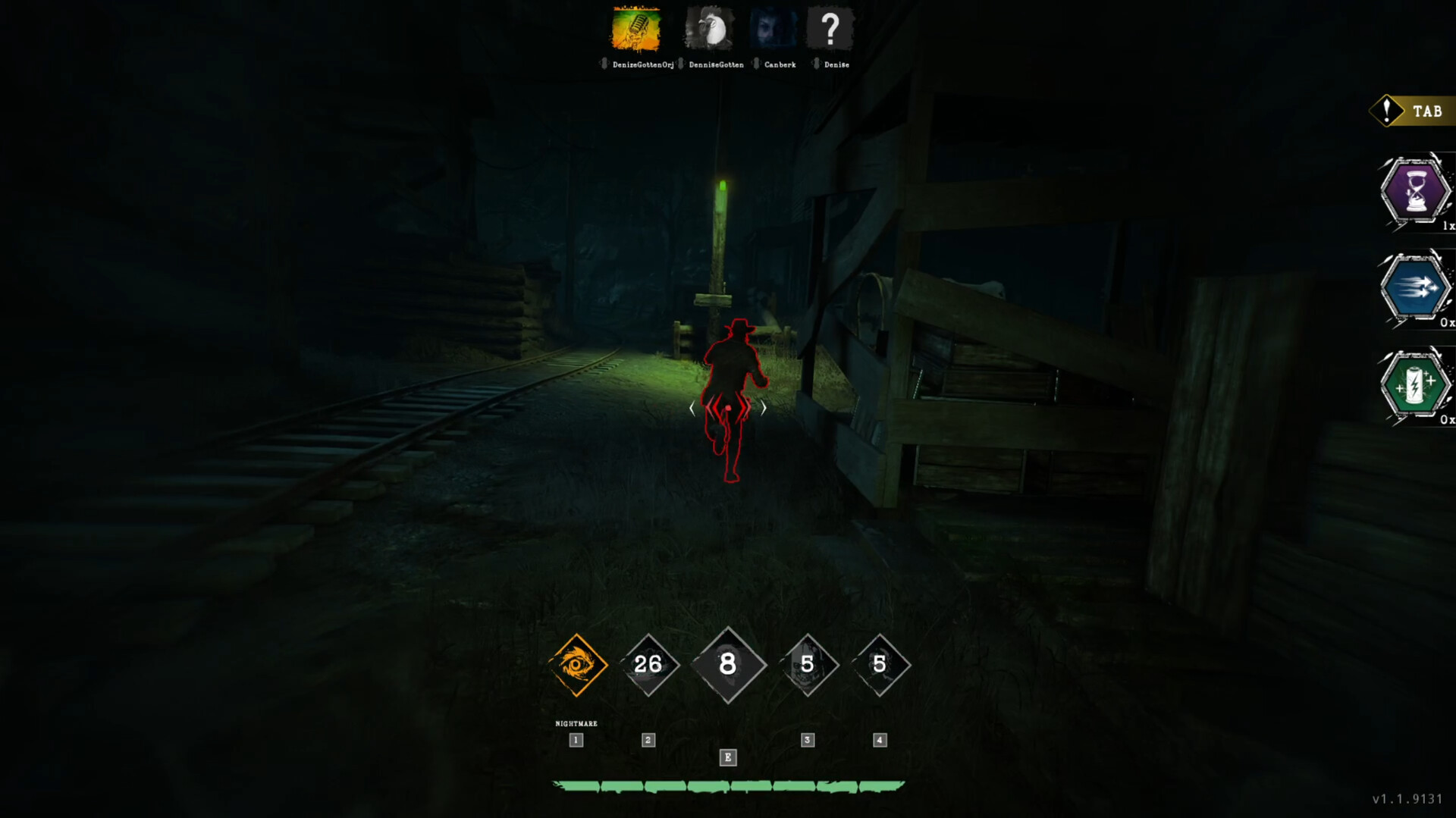Click DenniseGotten's rooster portrait
The height and width of the screenshot is (818, 1456).
[711, 29]
